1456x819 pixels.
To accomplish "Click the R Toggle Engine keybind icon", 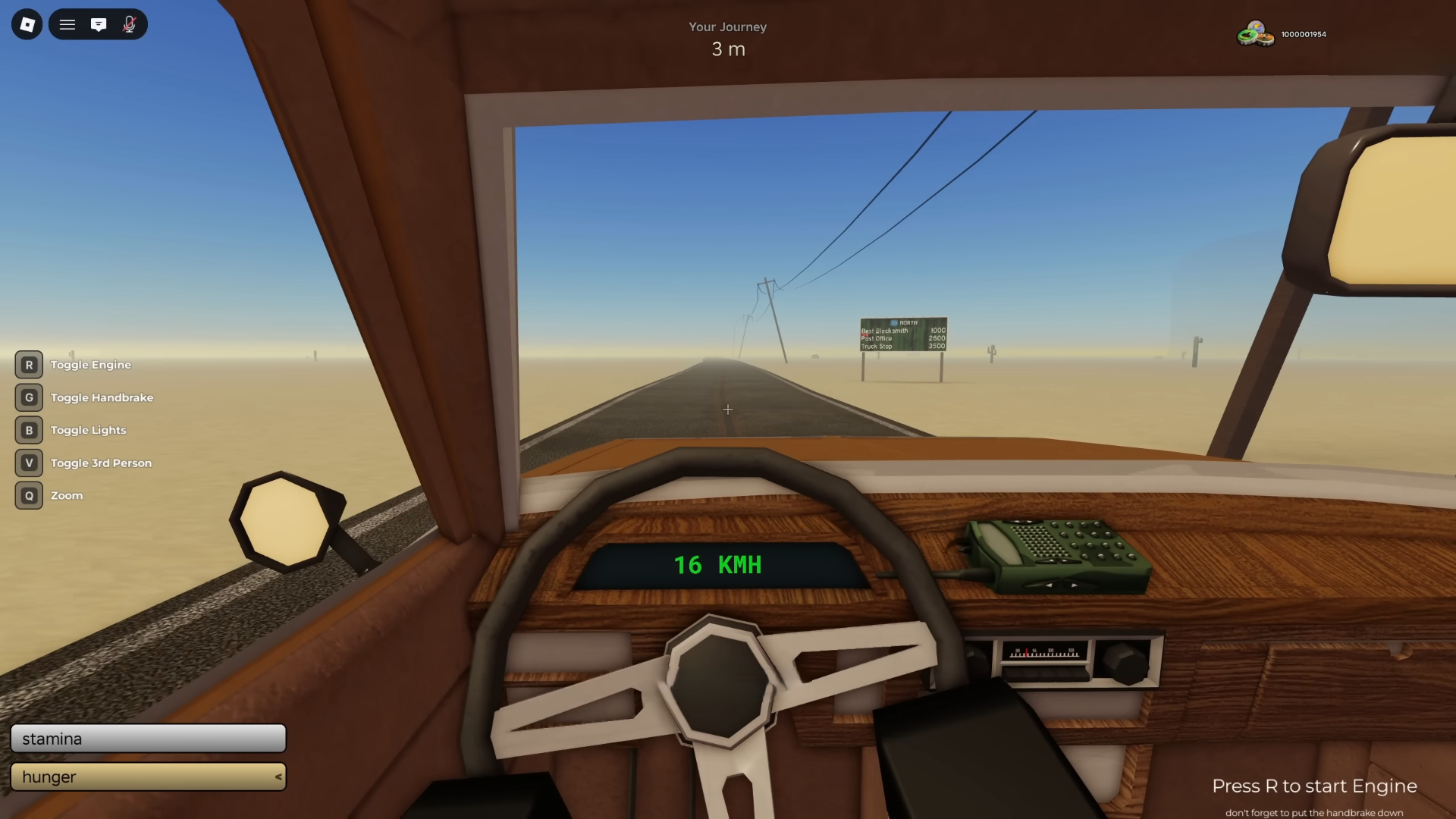I will click(x=29, y=365).
